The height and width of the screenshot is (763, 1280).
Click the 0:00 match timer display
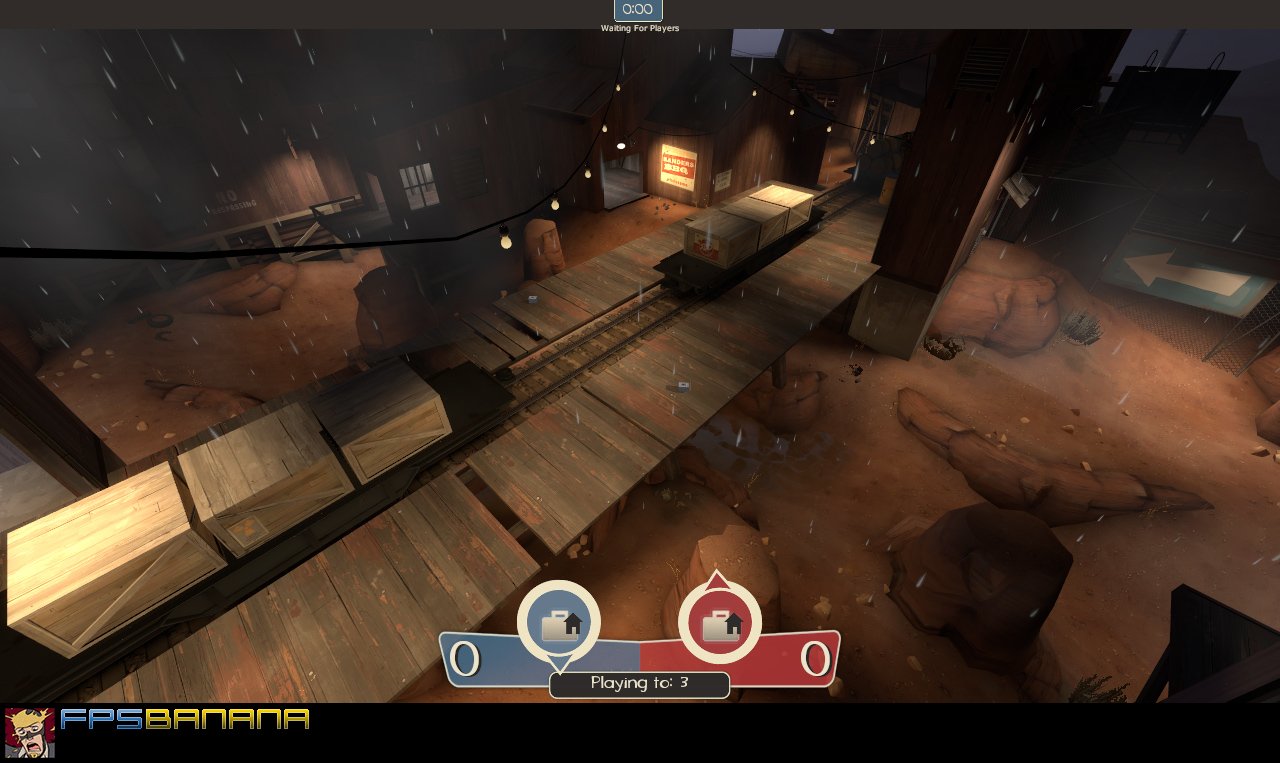tap(636, 10)
